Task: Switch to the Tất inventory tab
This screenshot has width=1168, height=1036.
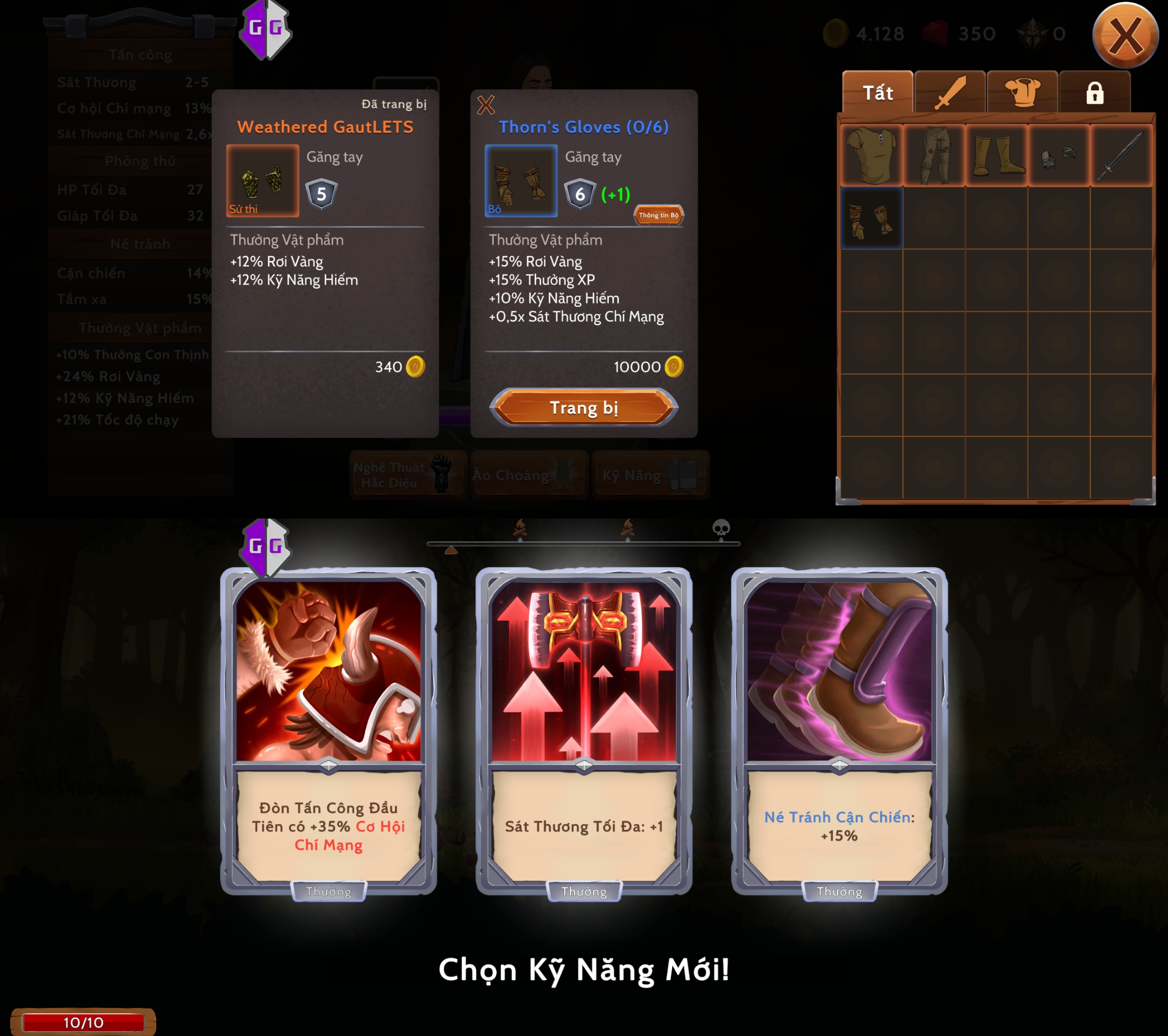Action: [877, 92]
